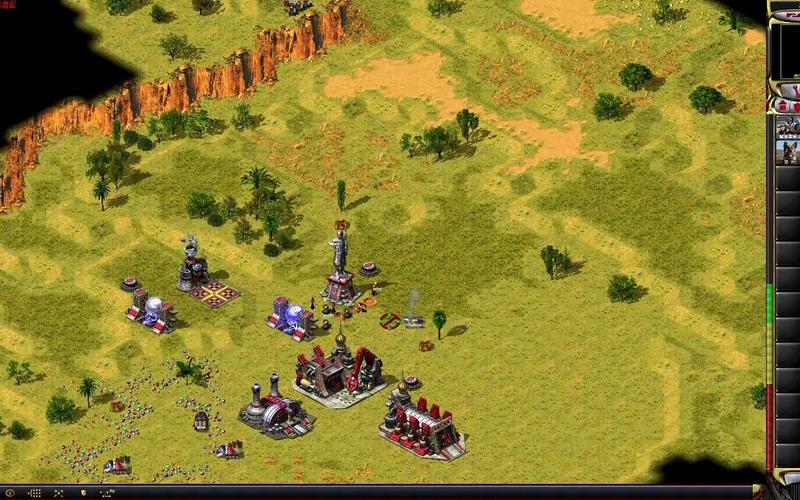Select the Conscript infantry build icon
The height and width of the screenshot is (500, 800).
pyautogui.click(x=787, y=127)
